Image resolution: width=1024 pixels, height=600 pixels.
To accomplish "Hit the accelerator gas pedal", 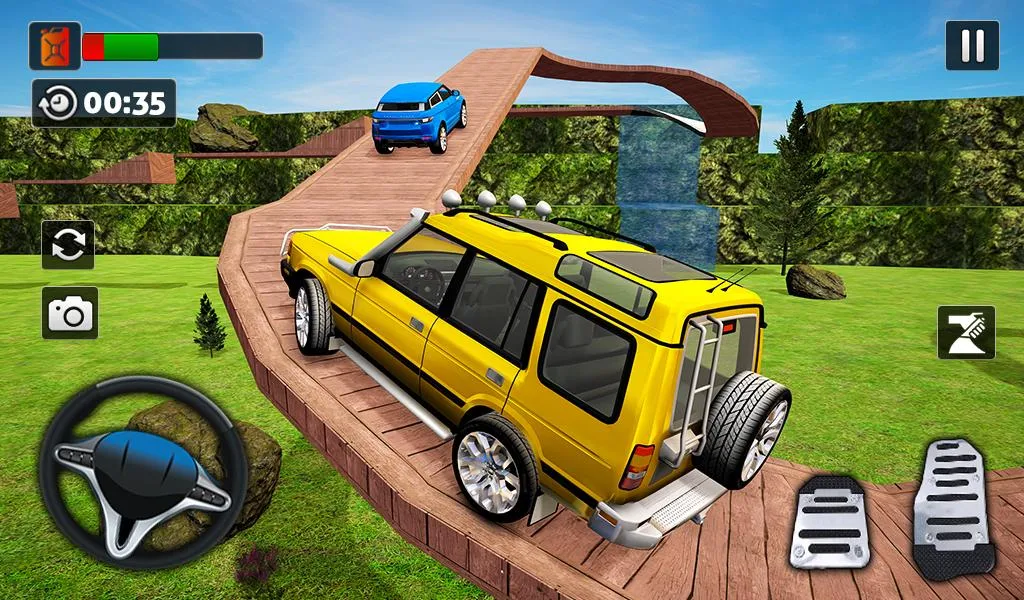I will pos(953,508).
